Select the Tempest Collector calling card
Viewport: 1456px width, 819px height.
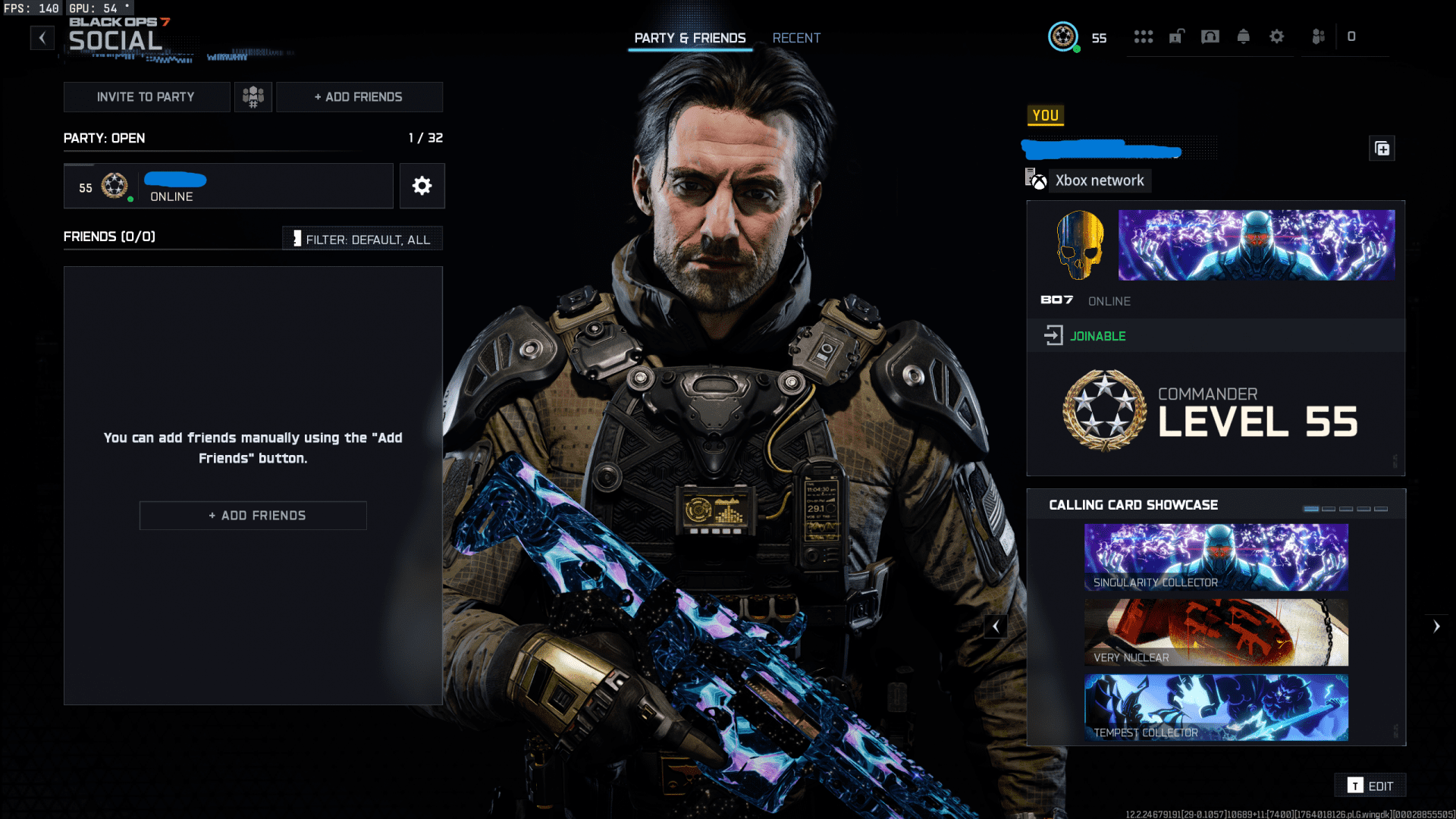pyautogui.click(x=1216, y=708)
